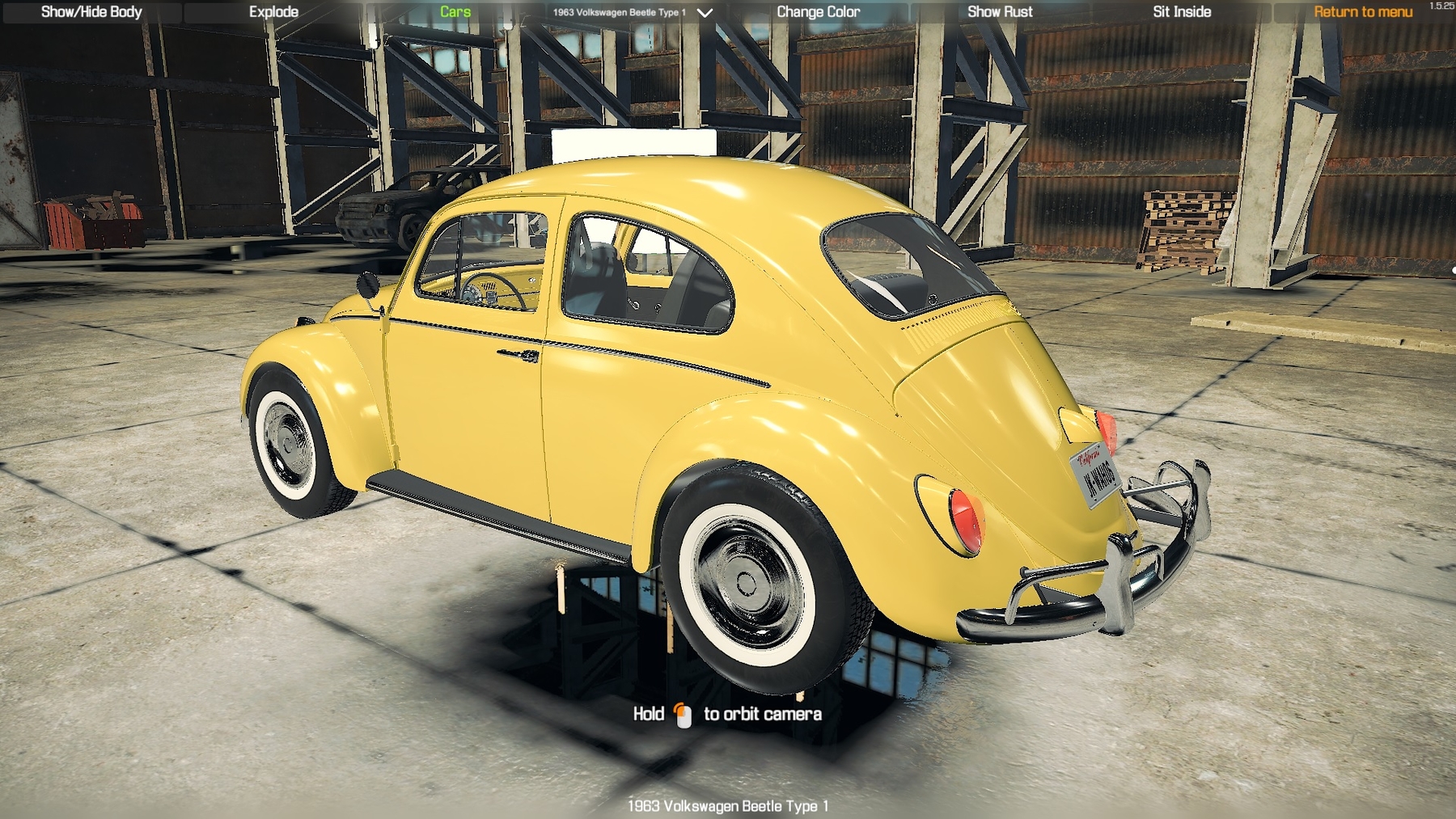Click Sit Inside in the top bar

coord(1182,11)
